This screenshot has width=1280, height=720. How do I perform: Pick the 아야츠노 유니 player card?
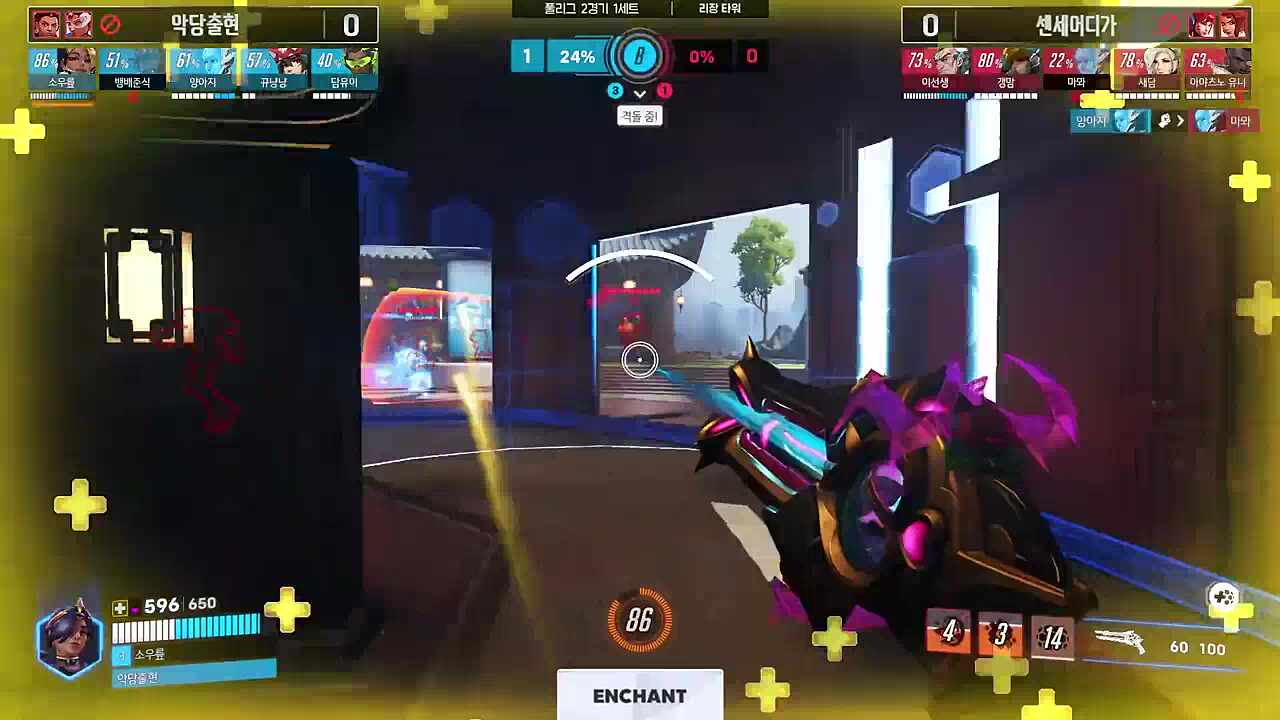click(1218, 69)
